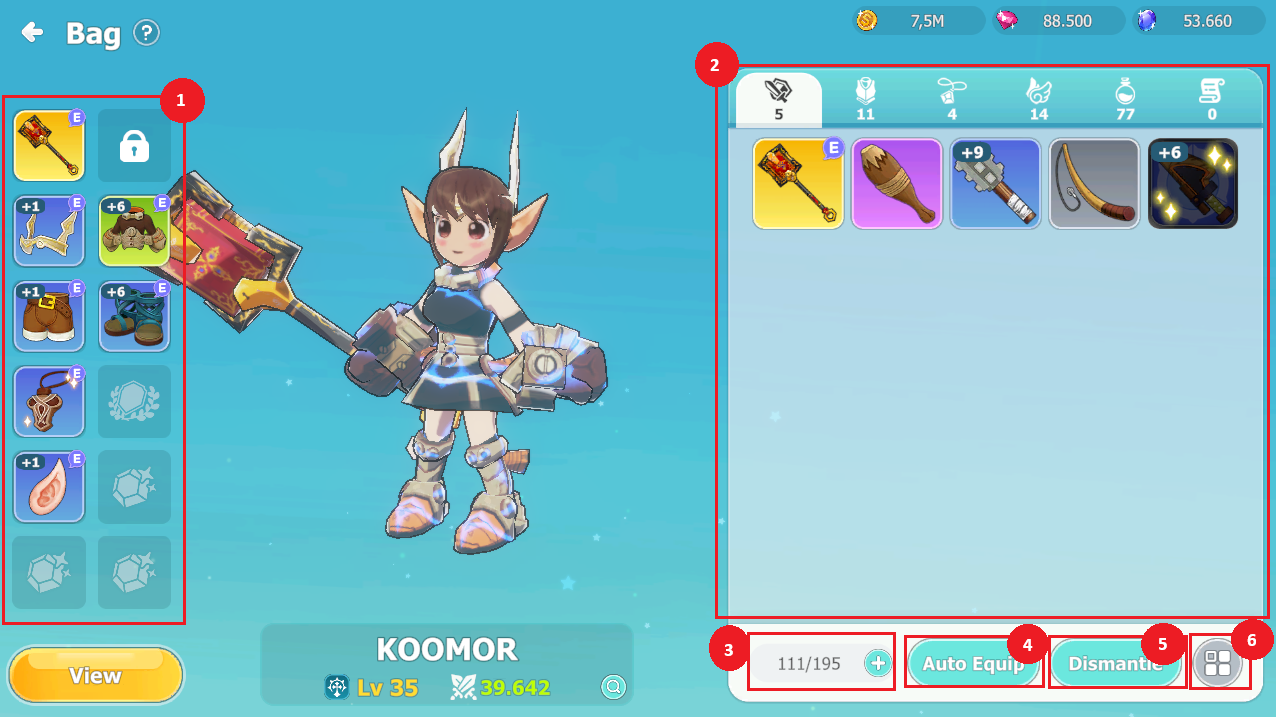Screen dimensions: 1276x717
Task: Select the equipped +6 brown armor slot
Action: (x=134, y=231)
